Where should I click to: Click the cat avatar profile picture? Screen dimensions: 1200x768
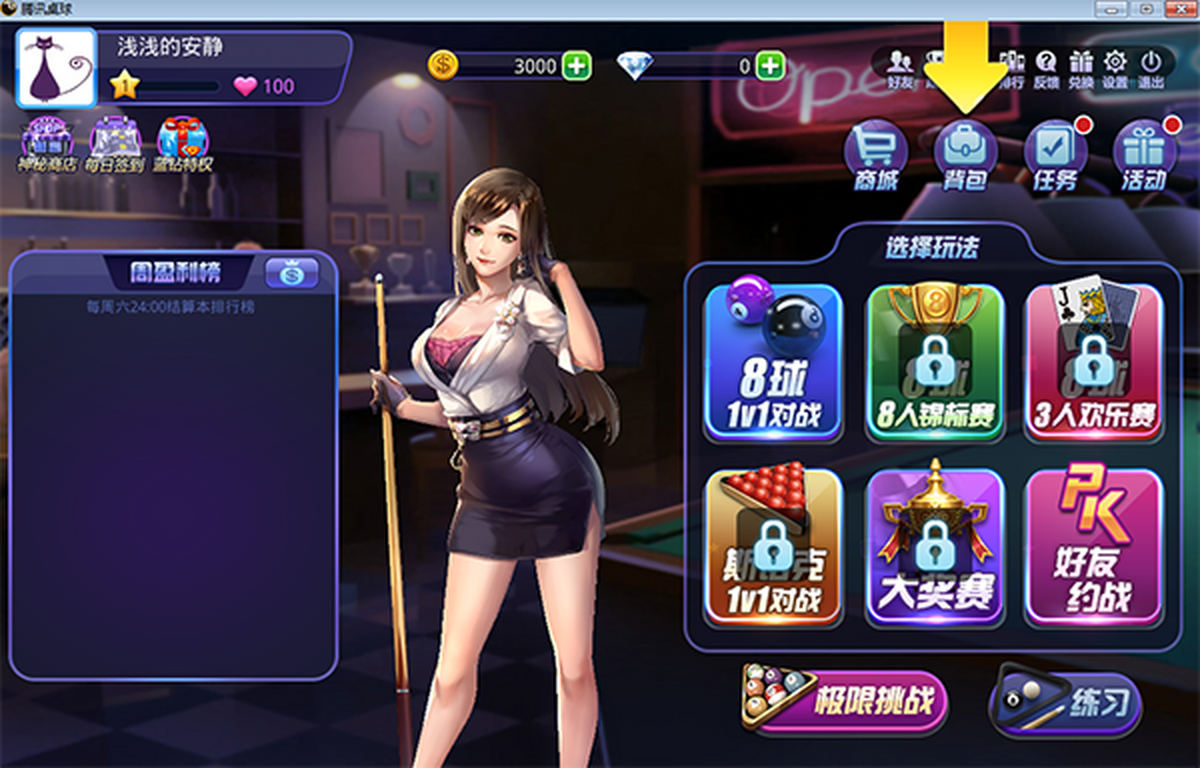click(57, 69)
